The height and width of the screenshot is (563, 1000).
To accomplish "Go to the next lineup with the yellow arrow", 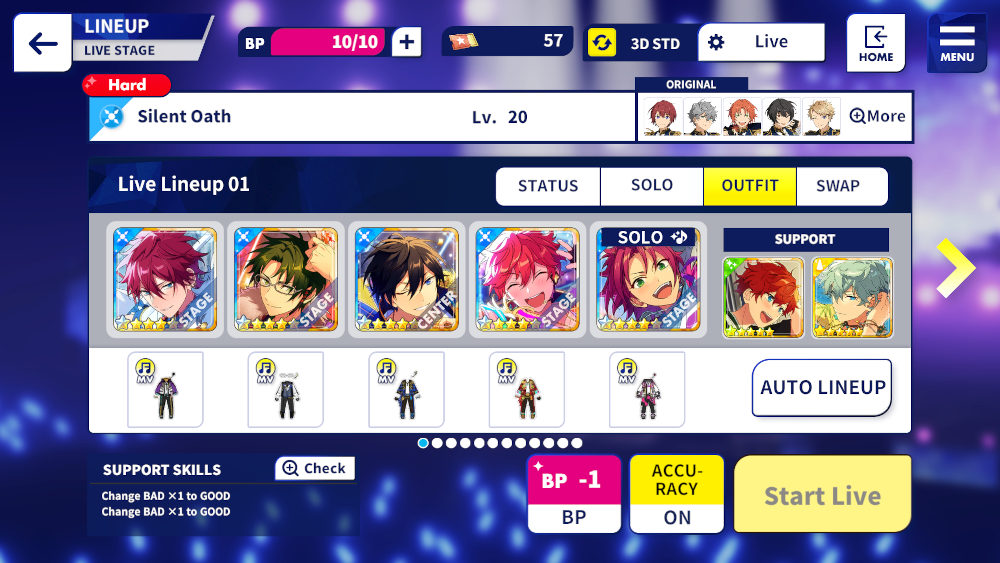I will 955,268.
